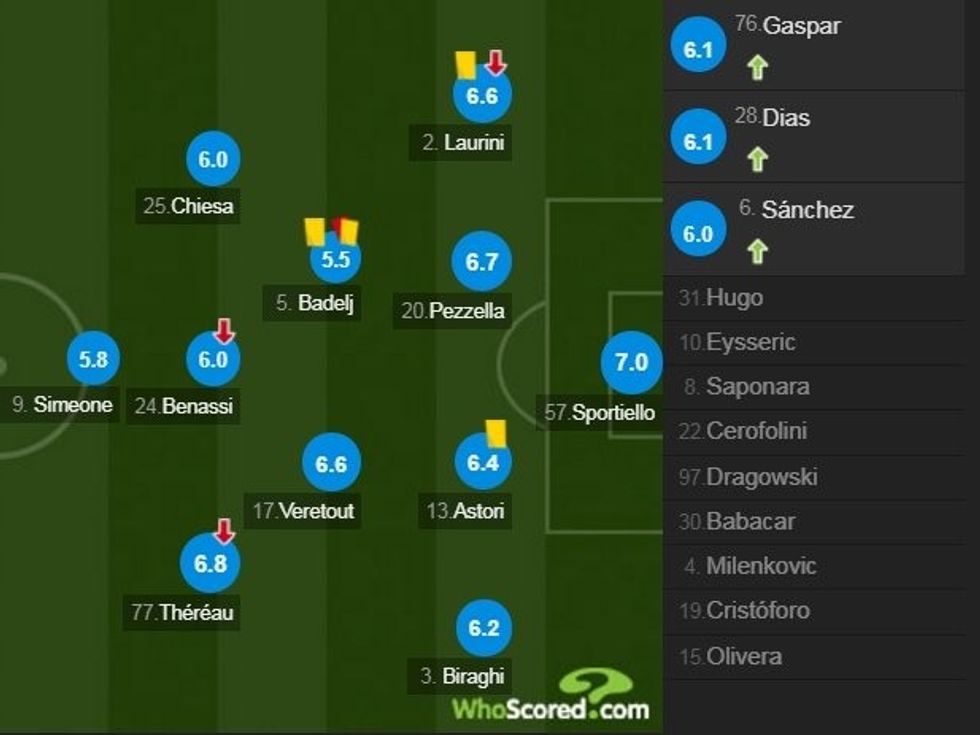Click Pezzella's 6.7 rating circle

(482, 262)
